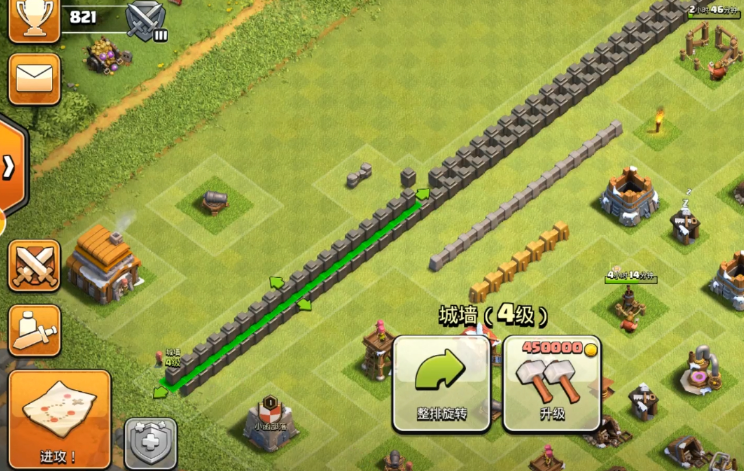744x471 pixels.
Task: Tap the shield status icon
Action: click(x=151, y=443)
